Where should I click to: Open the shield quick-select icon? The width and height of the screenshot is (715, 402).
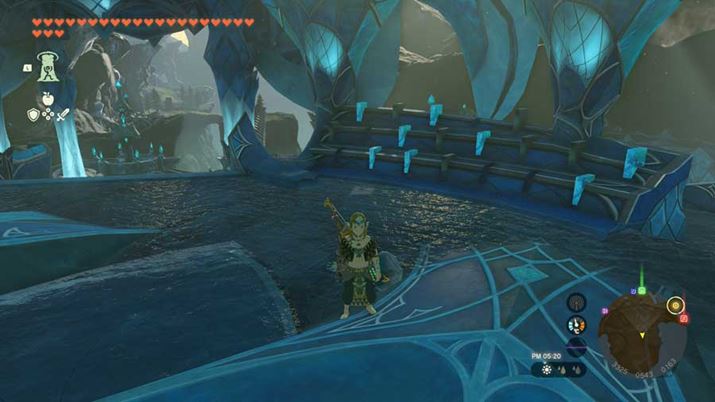tap(33, 115)
